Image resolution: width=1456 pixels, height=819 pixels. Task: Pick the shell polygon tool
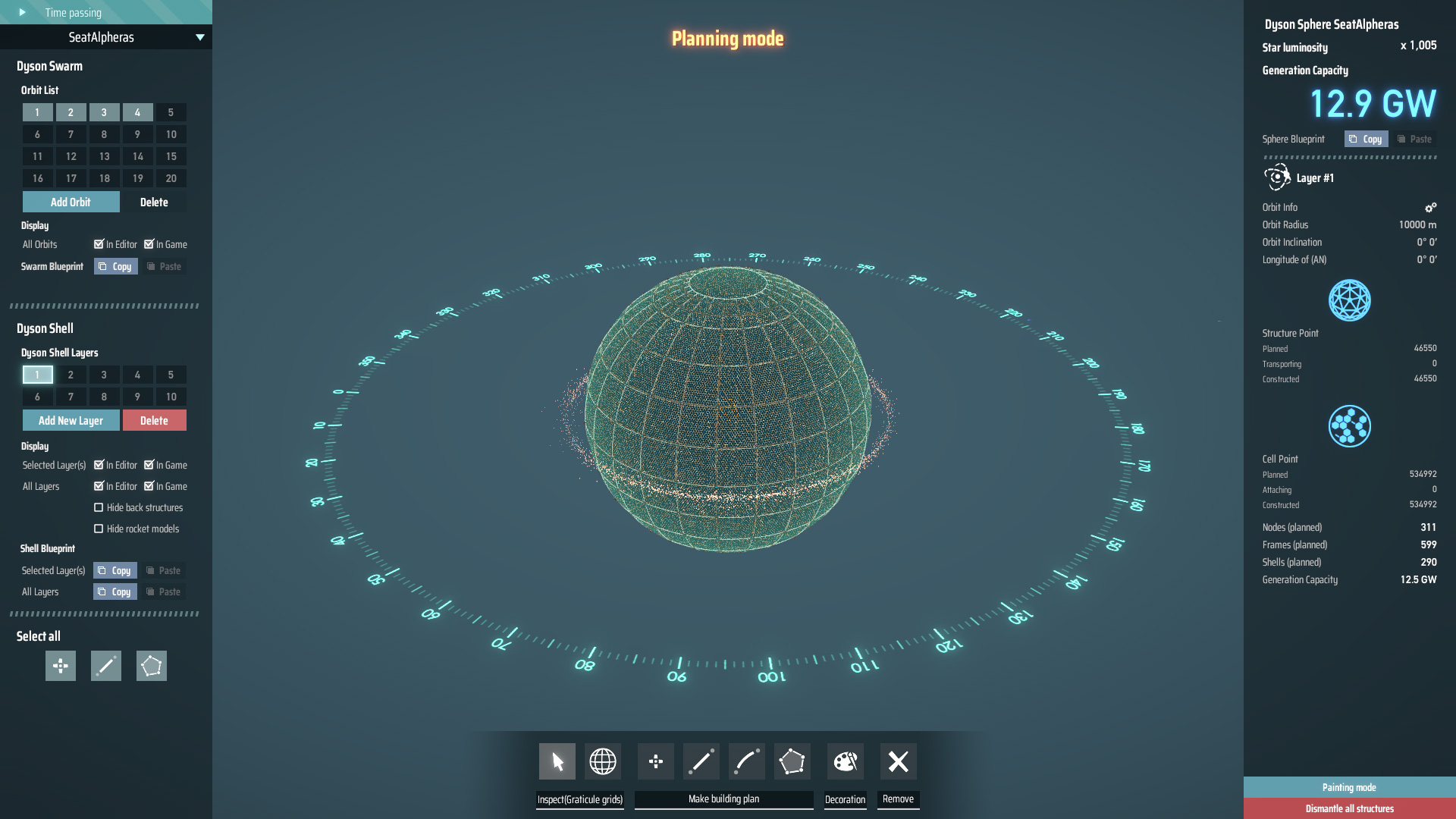click(792, 761)
